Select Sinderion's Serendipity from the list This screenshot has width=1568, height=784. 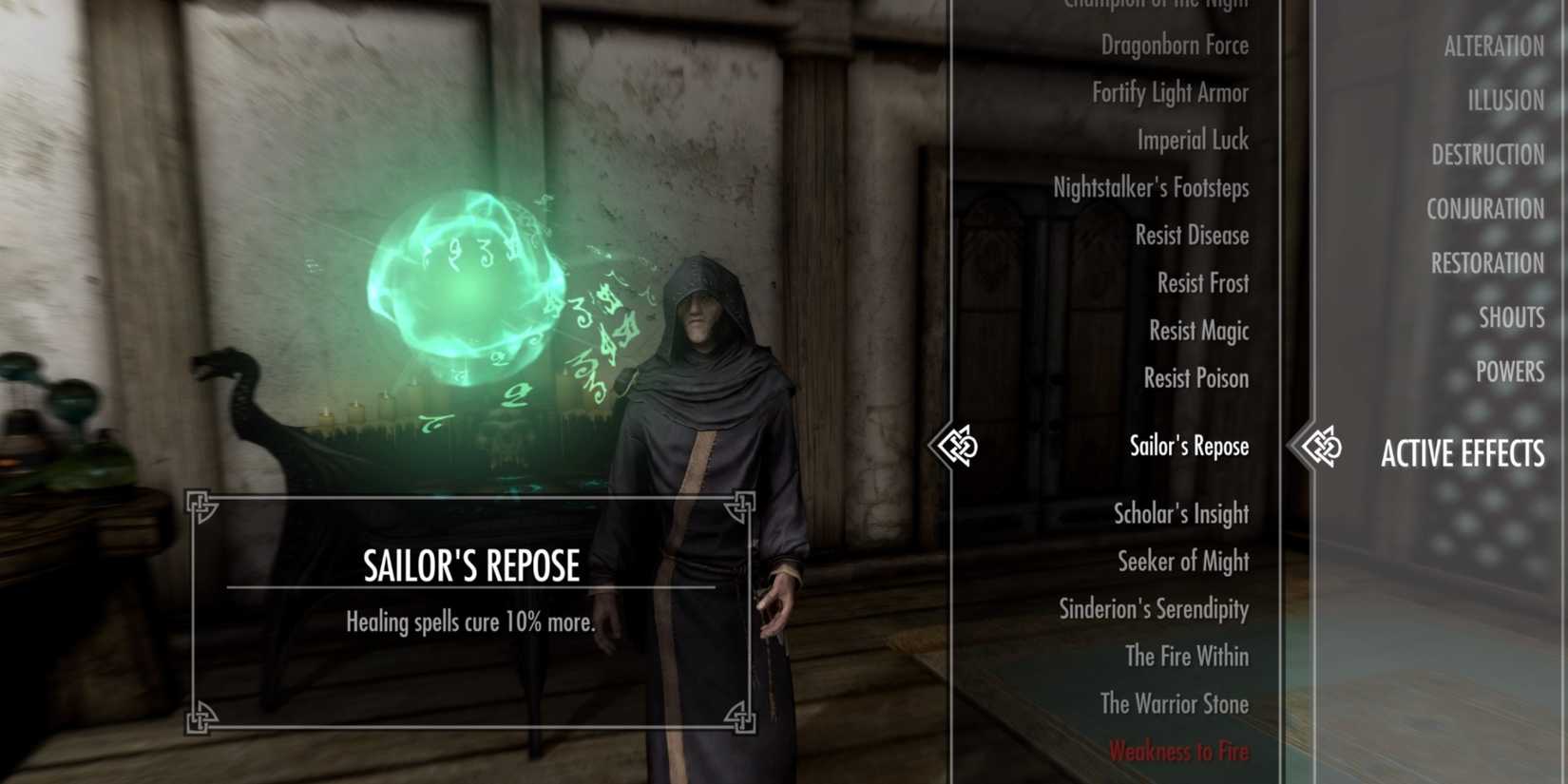point(1153,609)
